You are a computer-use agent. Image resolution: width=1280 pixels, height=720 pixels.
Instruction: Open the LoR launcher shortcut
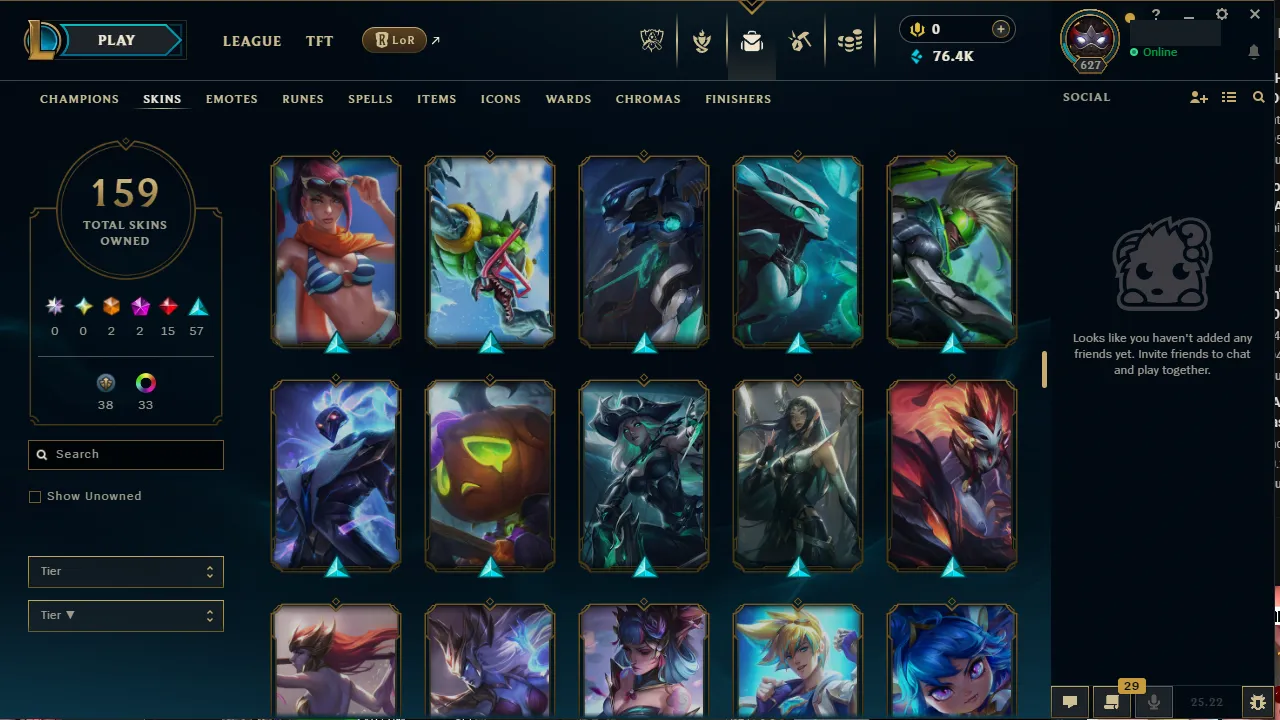[x=394, y=40]
